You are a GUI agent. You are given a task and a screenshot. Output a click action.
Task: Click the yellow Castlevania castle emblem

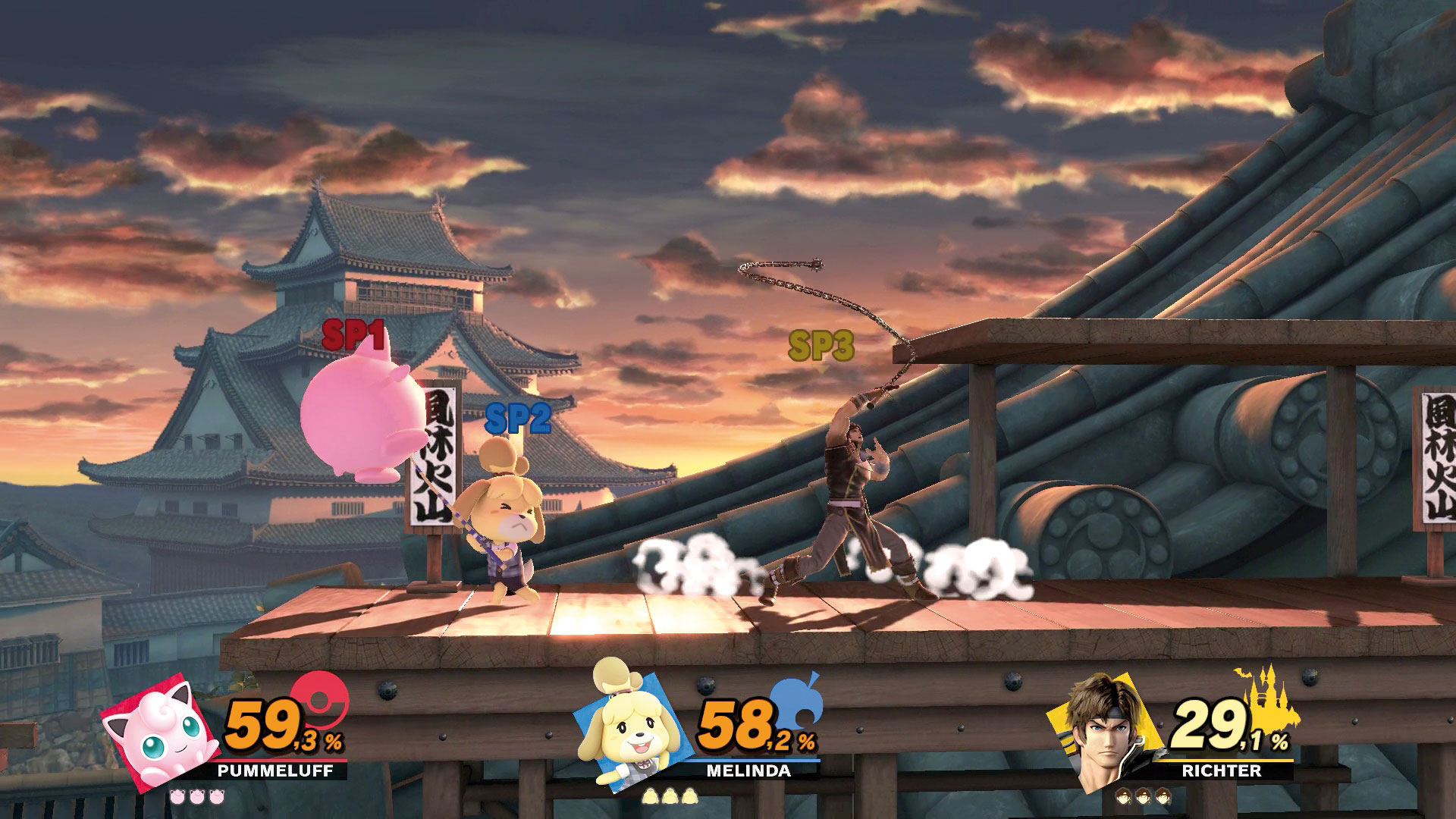[x=1268, y=698]
